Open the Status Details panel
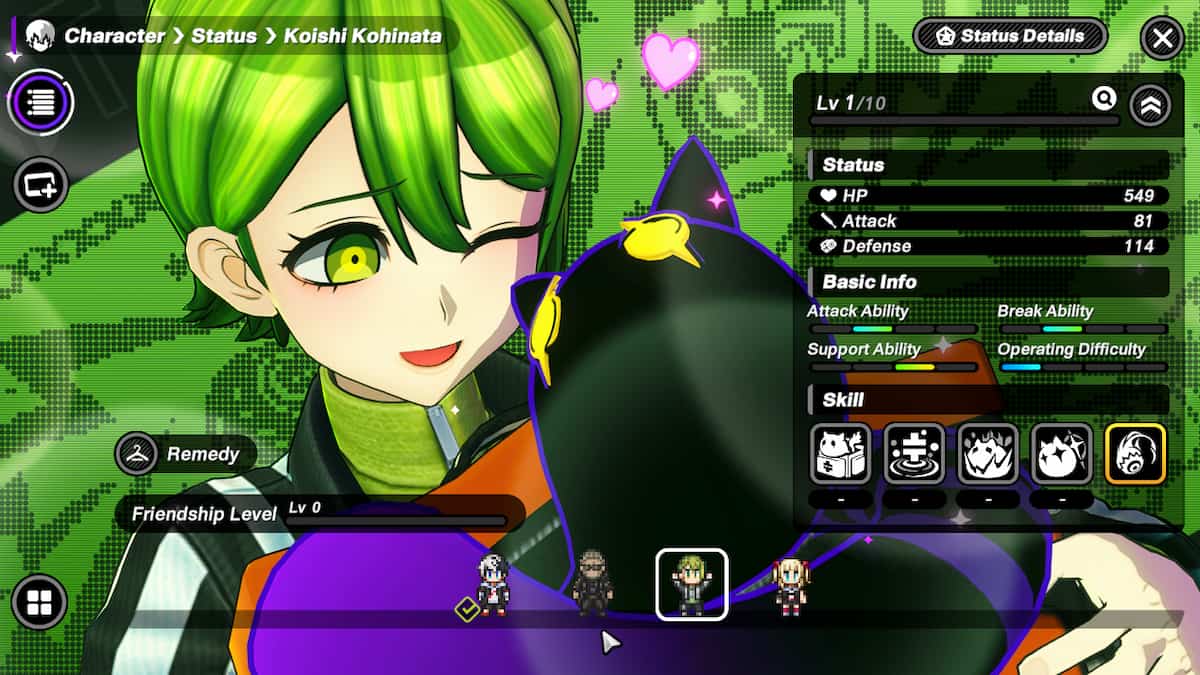Viewport: 1200px width, 675px height. coord(1010,37)
